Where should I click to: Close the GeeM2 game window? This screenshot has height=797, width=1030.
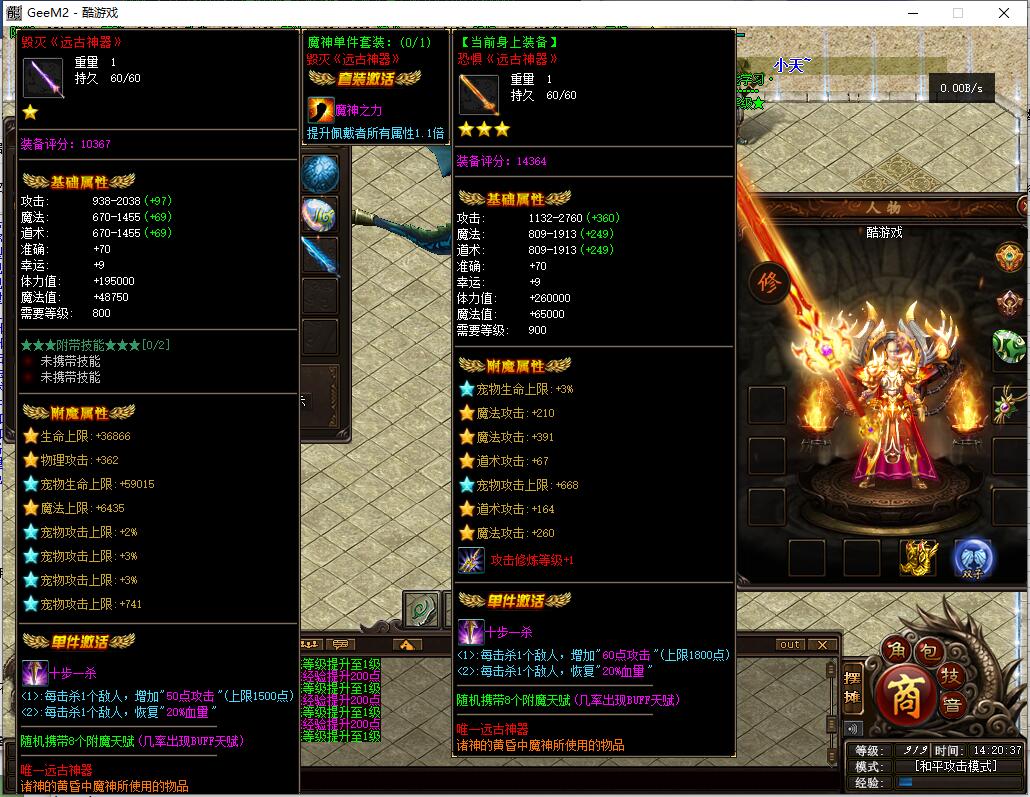pos(1004,13)
